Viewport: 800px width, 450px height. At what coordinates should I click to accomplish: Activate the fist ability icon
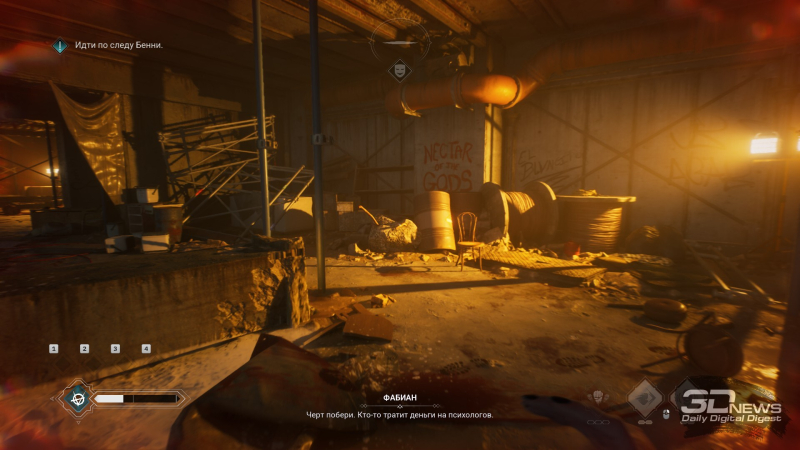(599, 398)
